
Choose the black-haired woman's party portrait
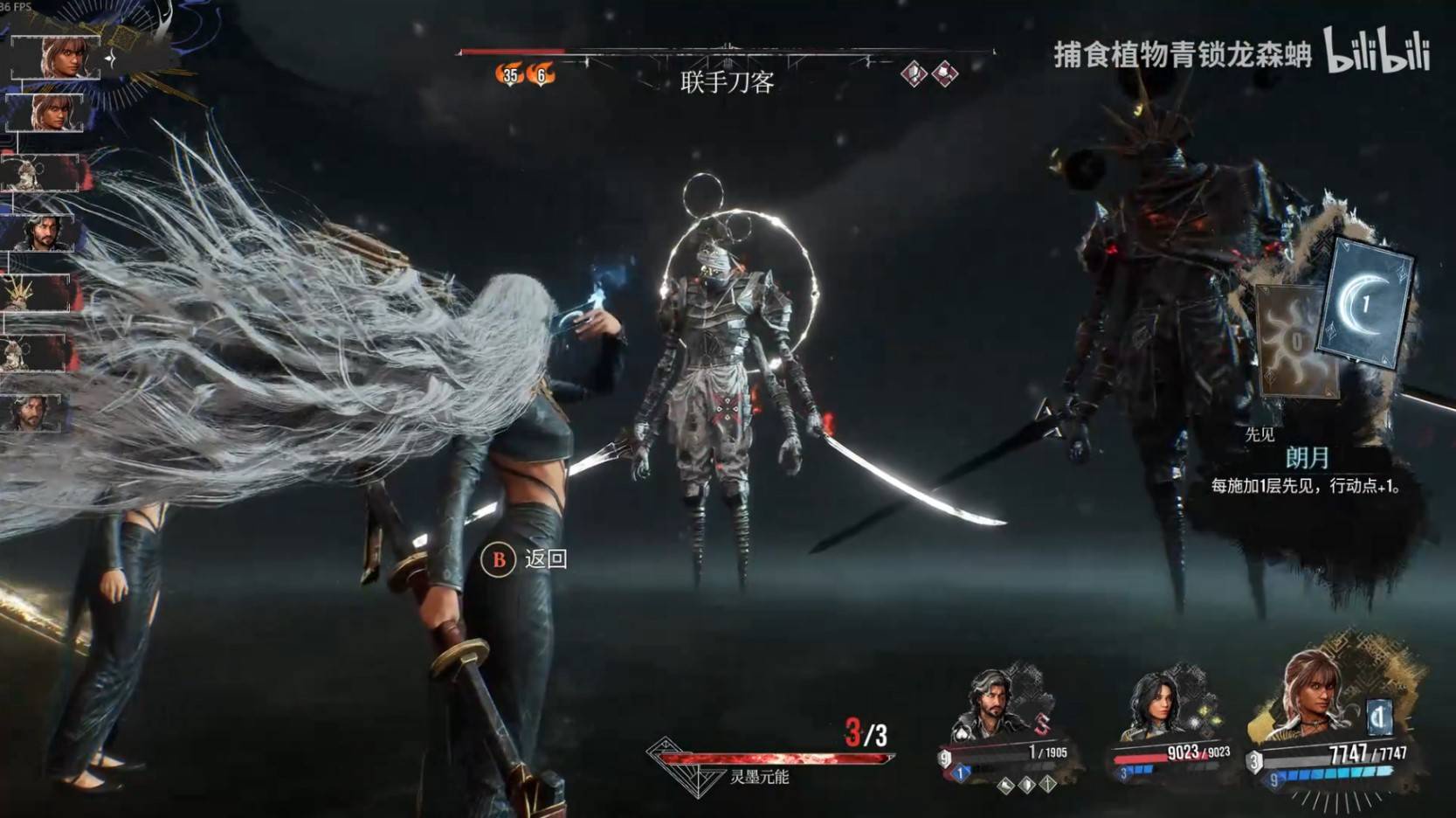[1155, 704]
